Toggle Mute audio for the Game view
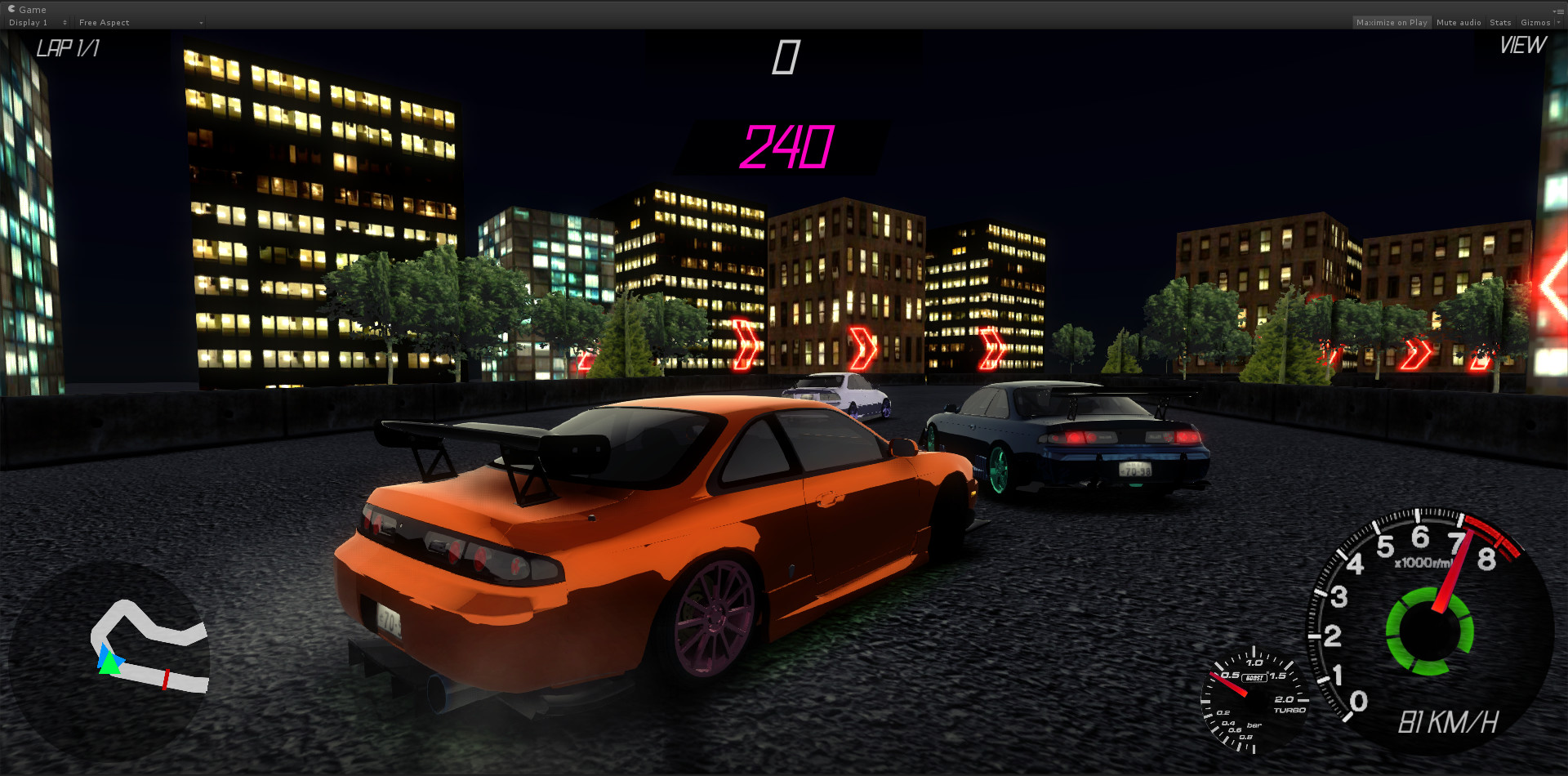The image size is (1568, 776). pos(1458,22)
